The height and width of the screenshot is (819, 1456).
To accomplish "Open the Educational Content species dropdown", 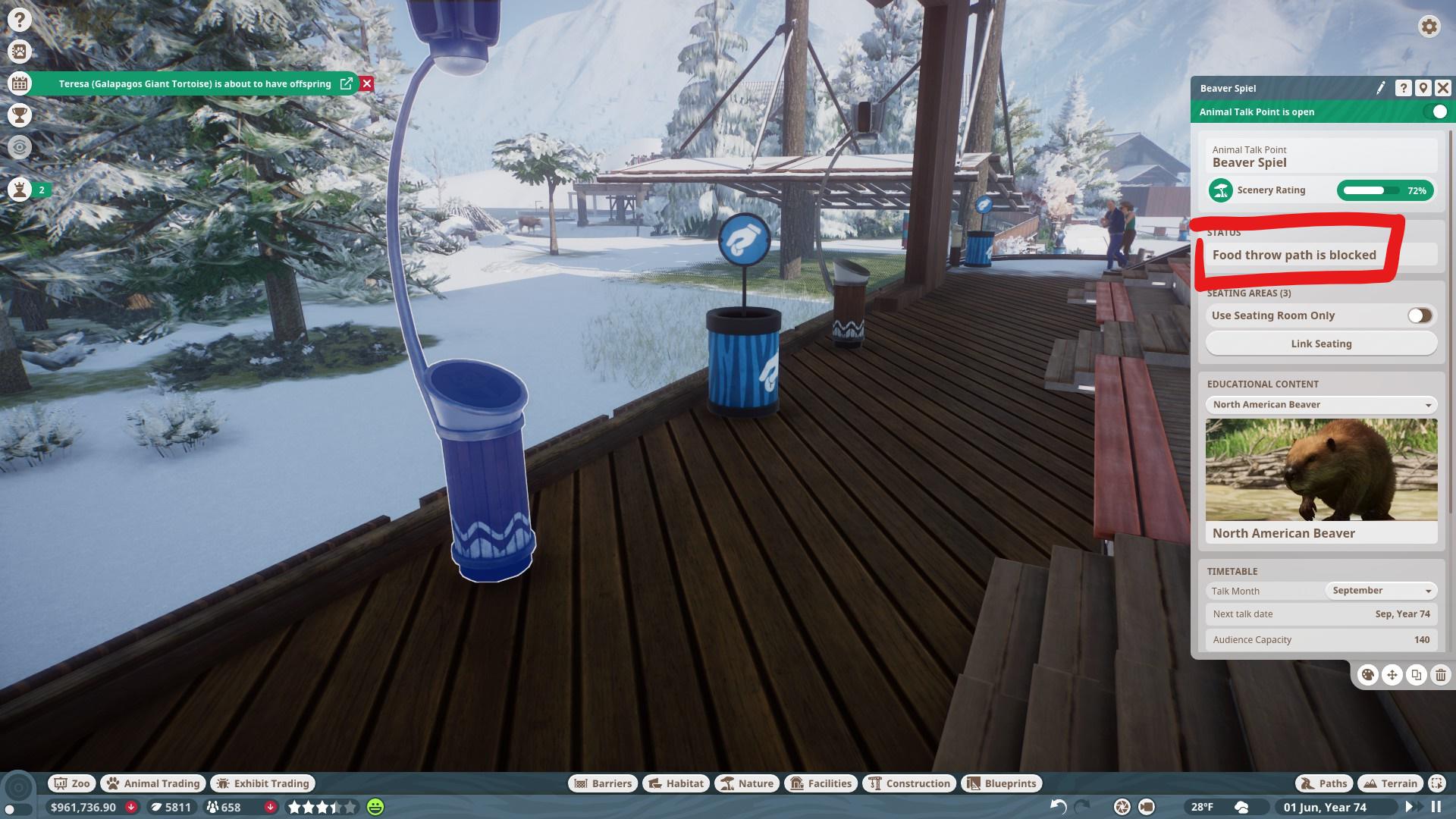I will (1321, 404).
